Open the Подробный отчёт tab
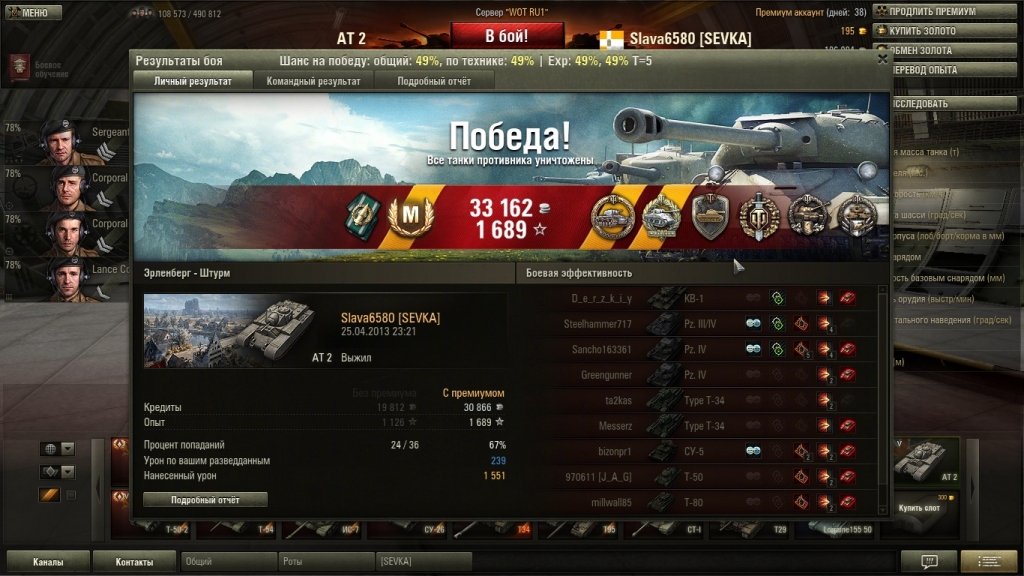The height and width of the screenshot is (576, 1024). pos(433,81)
